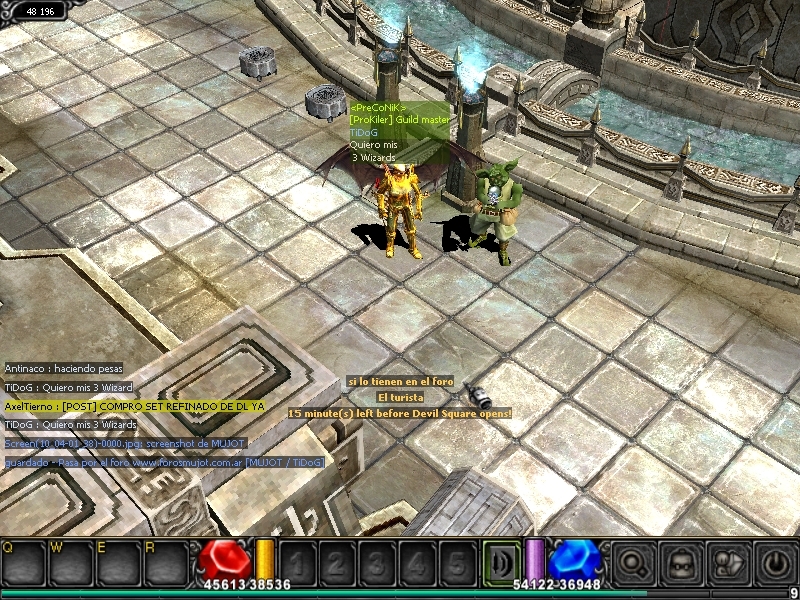
Task: Select the Q item hotkey slot
Action: [x=22, y=560]
